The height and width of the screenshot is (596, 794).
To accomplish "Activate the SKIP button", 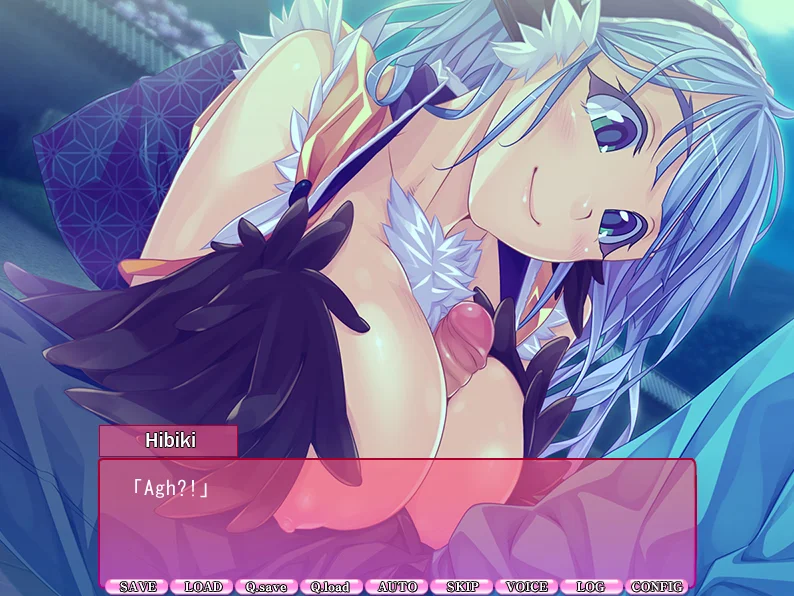I will coord(462,587).
